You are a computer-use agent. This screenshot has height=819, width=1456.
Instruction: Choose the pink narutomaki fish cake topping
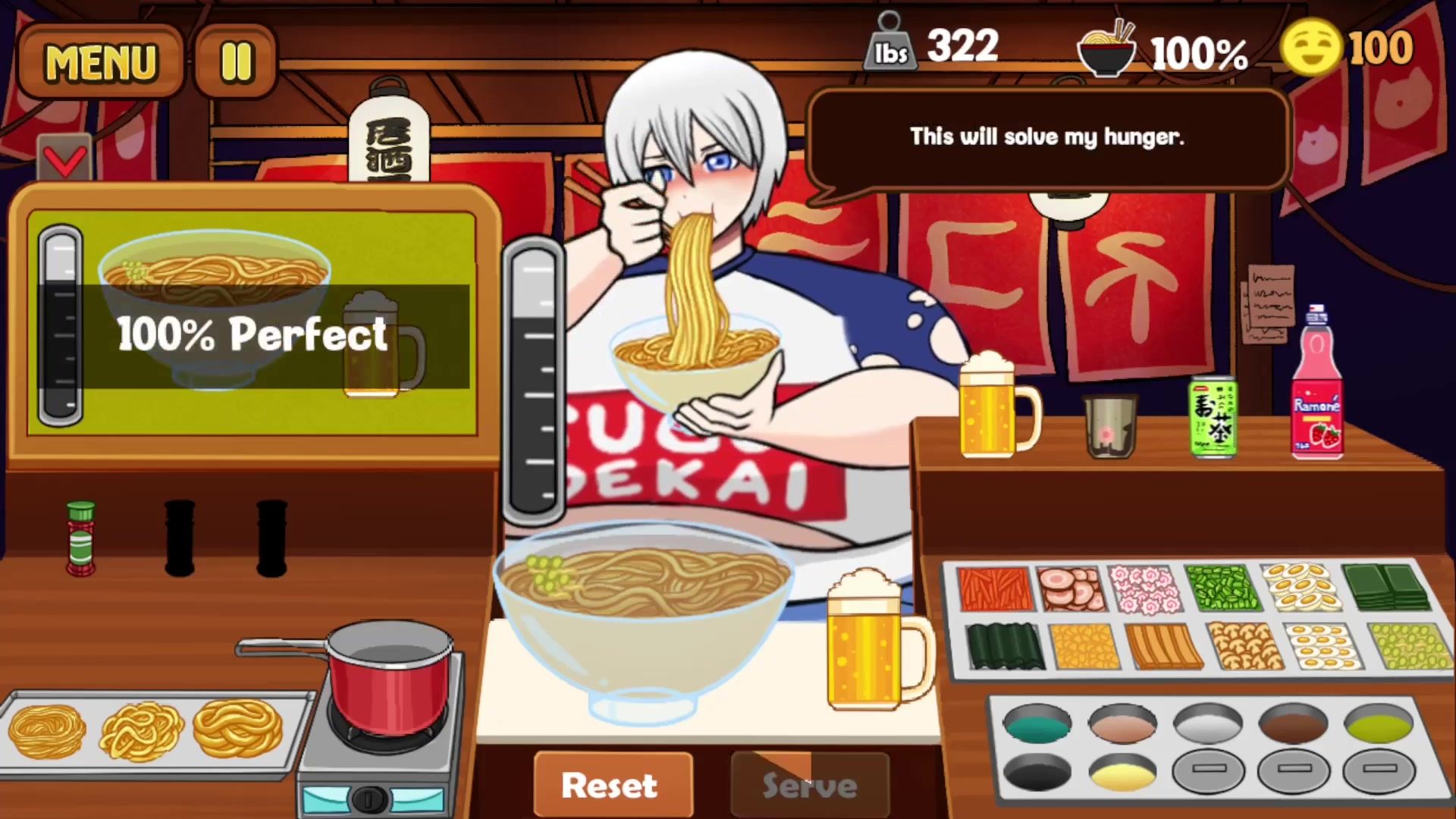[1145, 588]
